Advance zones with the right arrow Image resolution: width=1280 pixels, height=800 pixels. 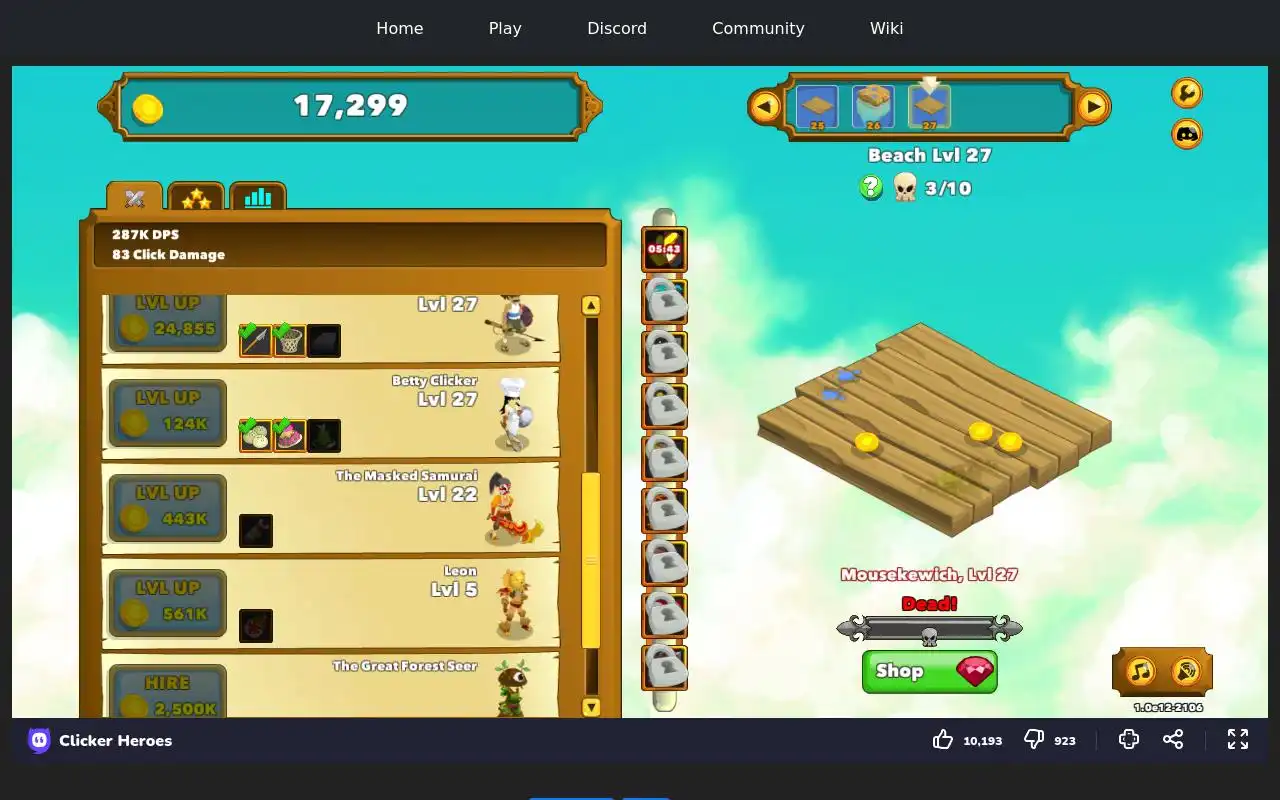point(1093,106)
